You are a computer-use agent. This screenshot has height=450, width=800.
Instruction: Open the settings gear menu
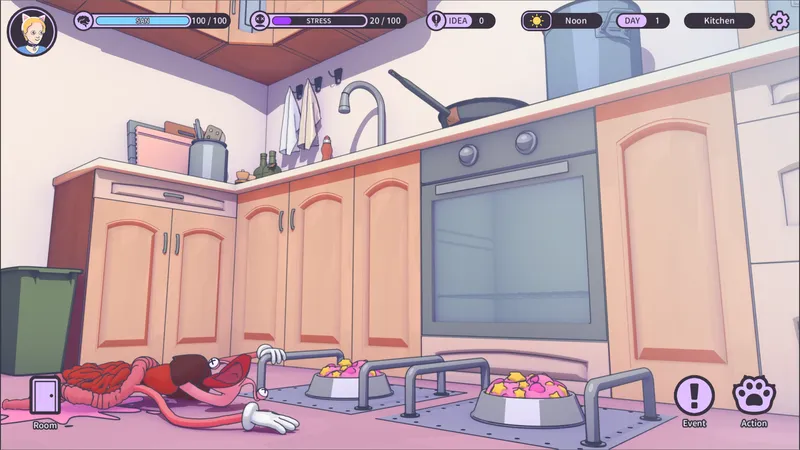pos(779,20)
